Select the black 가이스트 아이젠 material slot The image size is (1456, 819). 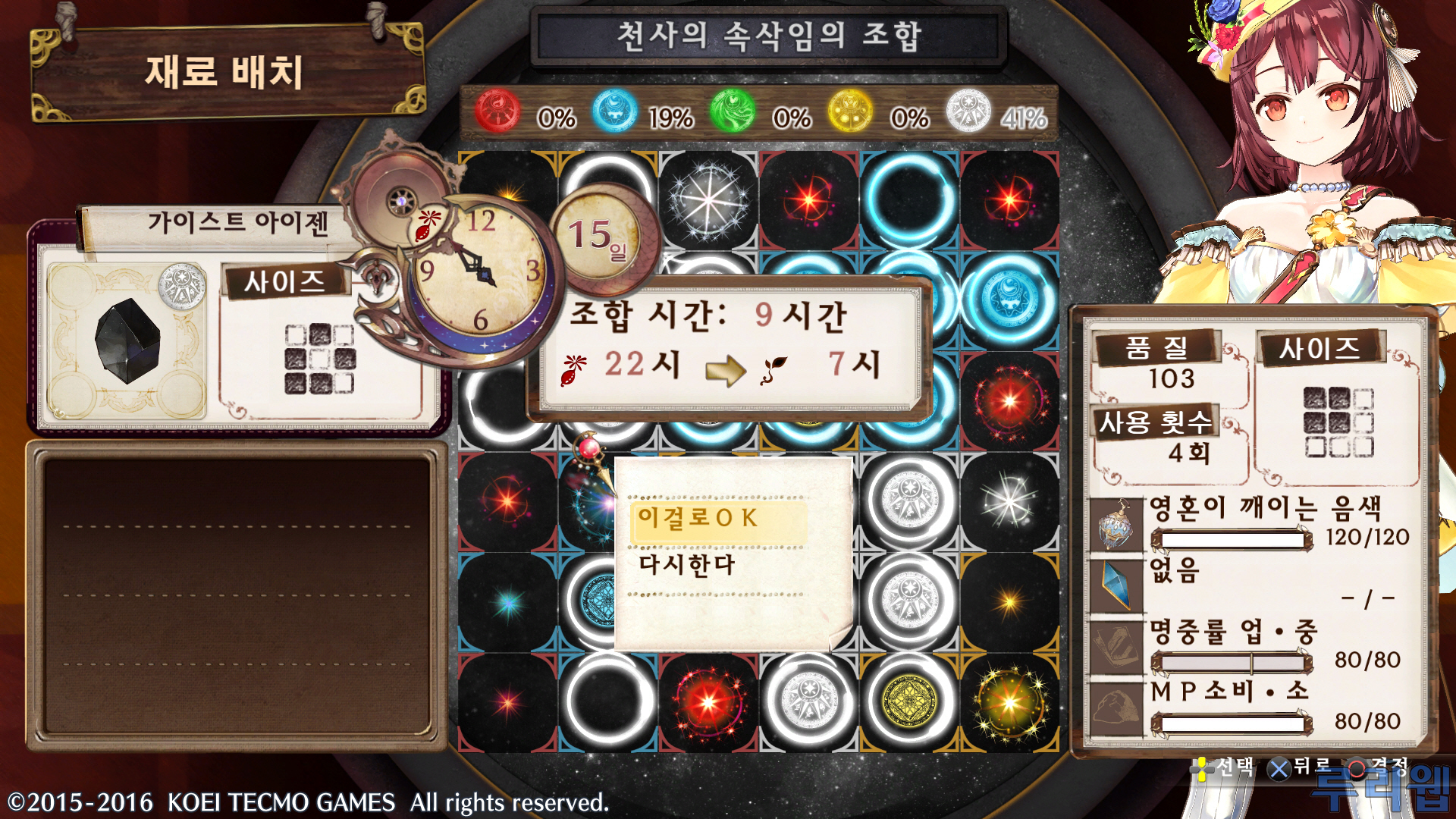point(127,341)
